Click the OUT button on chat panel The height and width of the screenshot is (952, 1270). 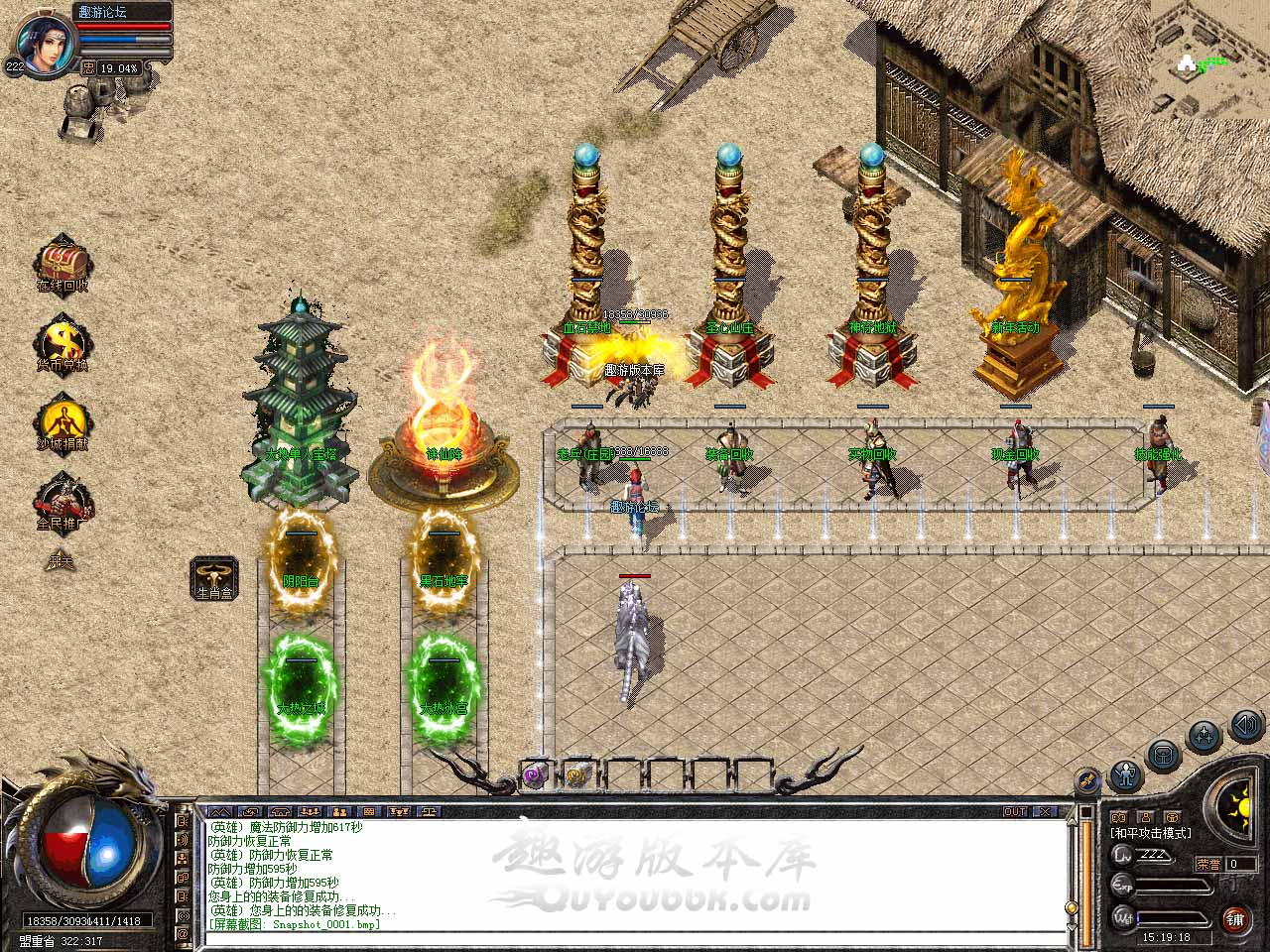pyautogui.click(x=1015, y=811)
